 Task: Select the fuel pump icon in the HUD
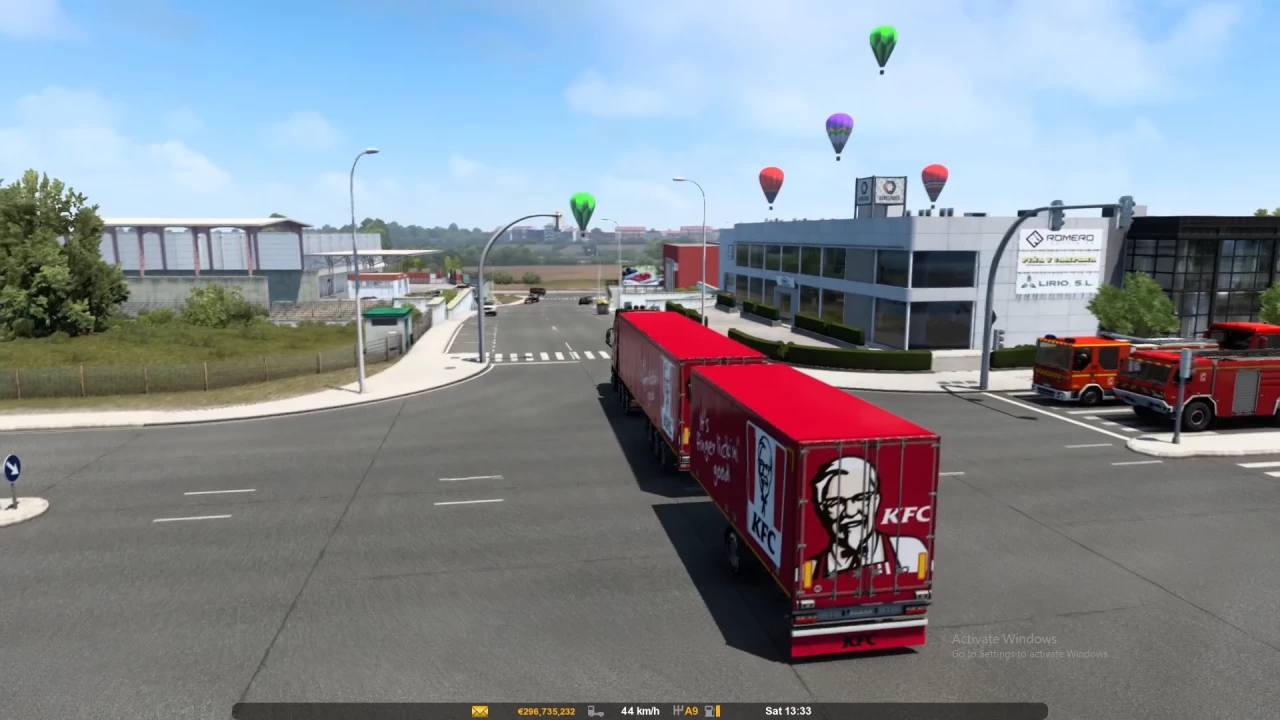click(708, 710)
